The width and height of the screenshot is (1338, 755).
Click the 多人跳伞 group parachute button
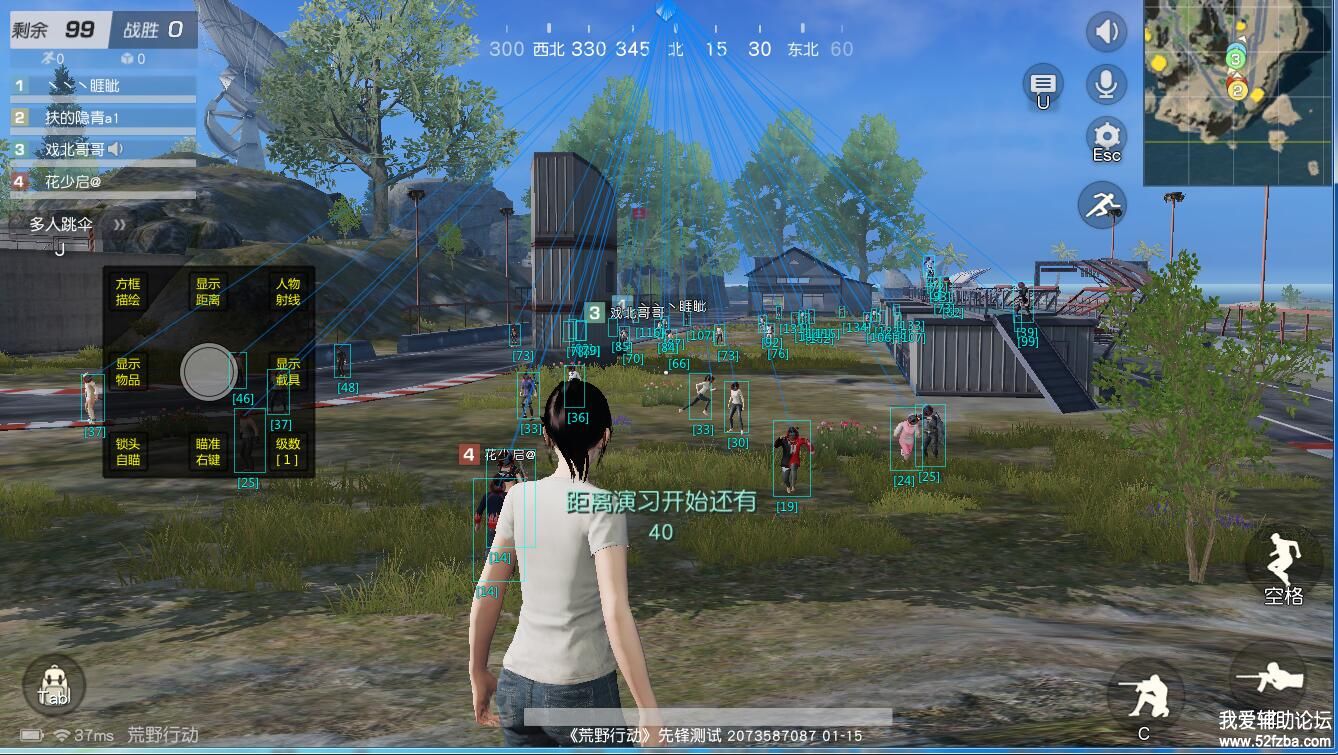62,225
